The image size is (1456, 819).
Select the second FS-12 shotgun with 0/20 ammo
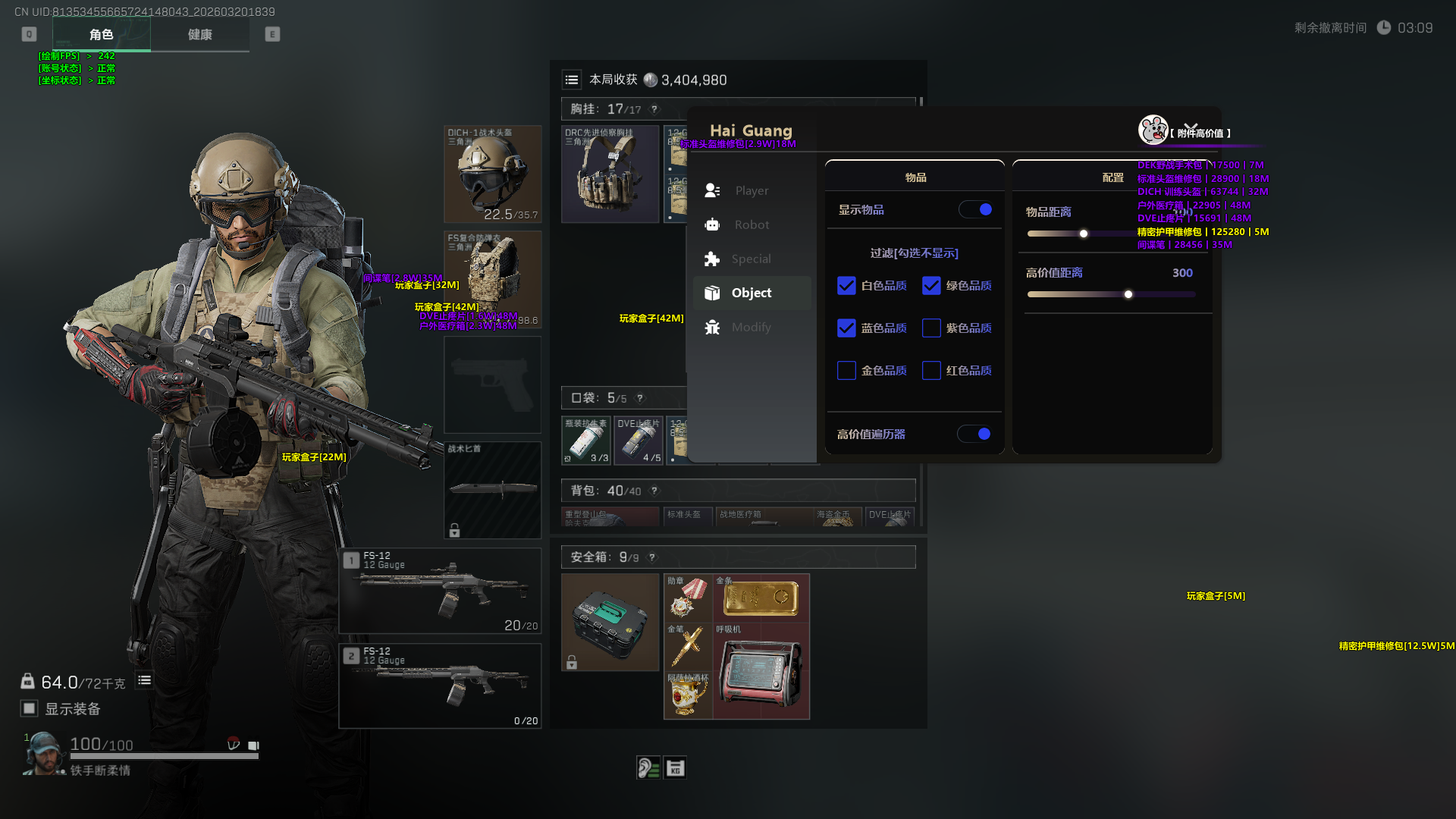(x=440, y=686)
